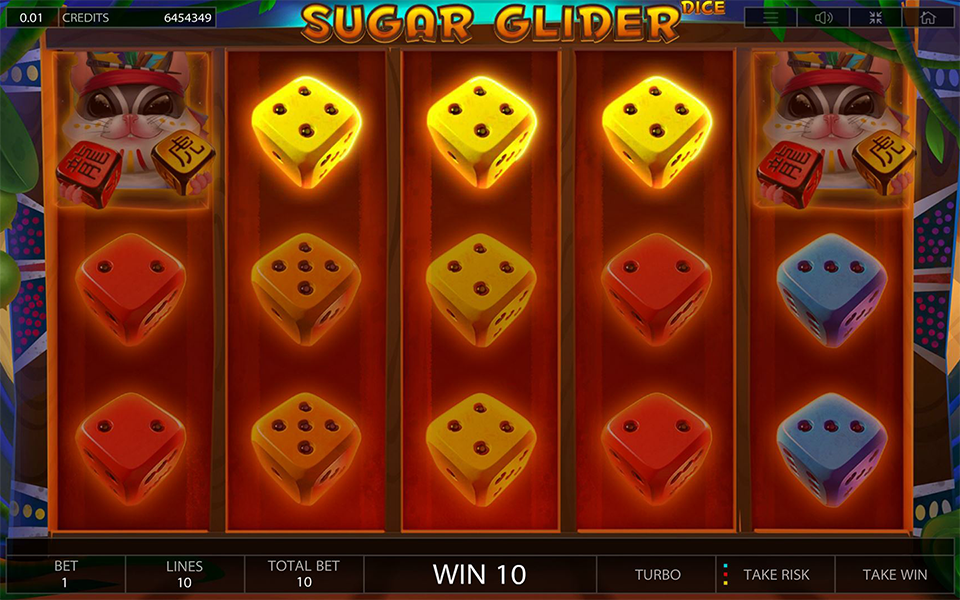This screenshot has height=600, width=960.
Task: Open the TOTAL BET setting
Action: pos(303,574)
